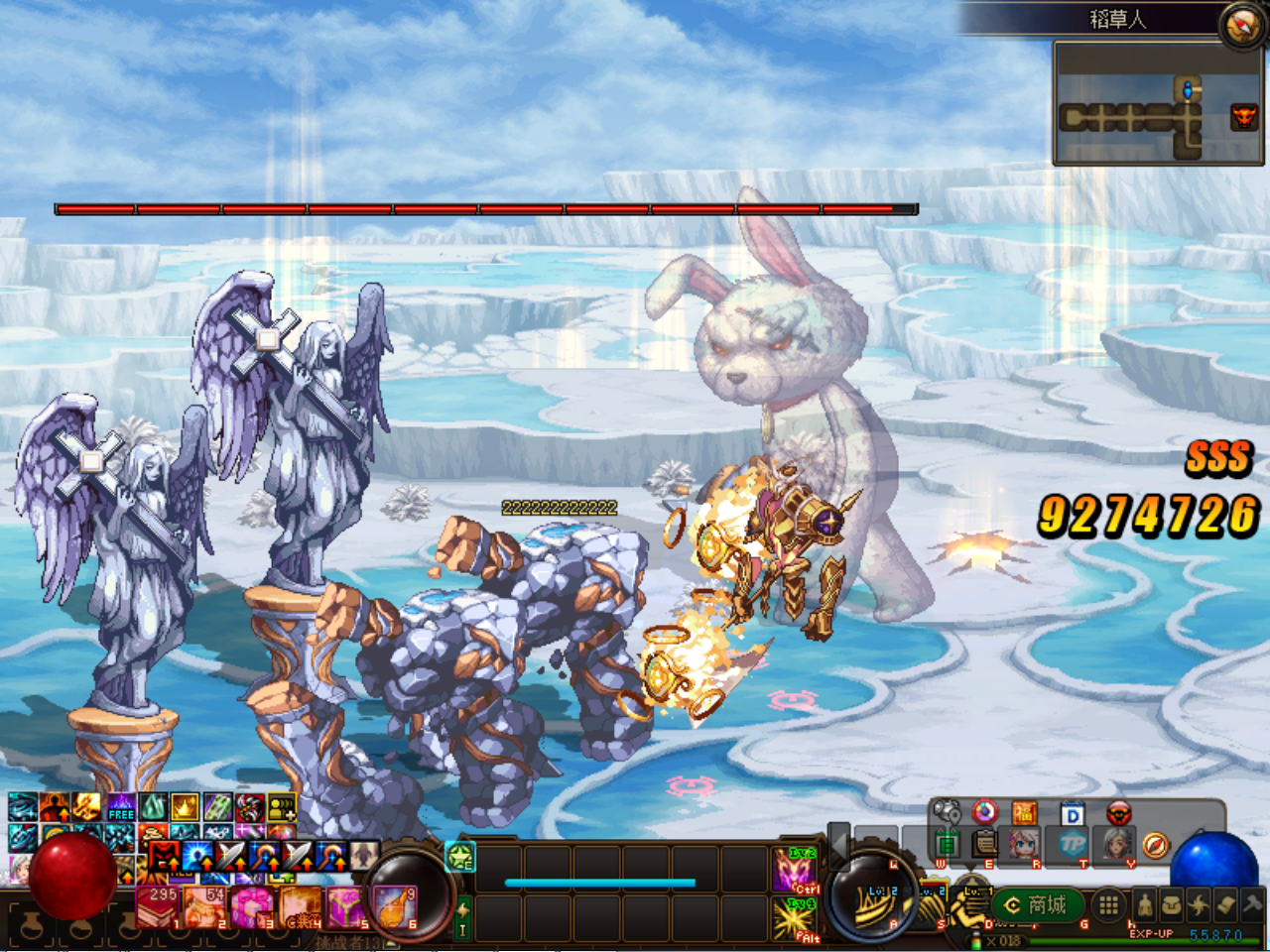Click the green attendance calendar icon
1270x952 pixels.
coord(948,844)
